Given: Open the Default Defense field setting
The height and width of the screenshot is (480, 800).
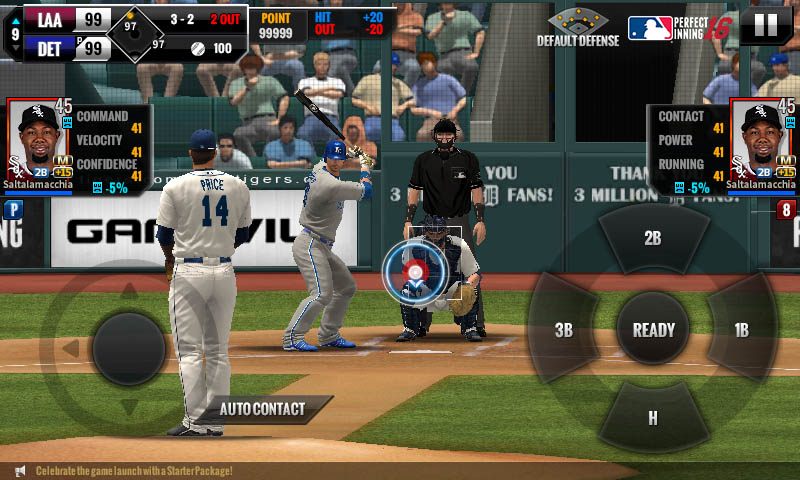Looking at the screenshot, I should pyautogui.click(x=578, y=27).
